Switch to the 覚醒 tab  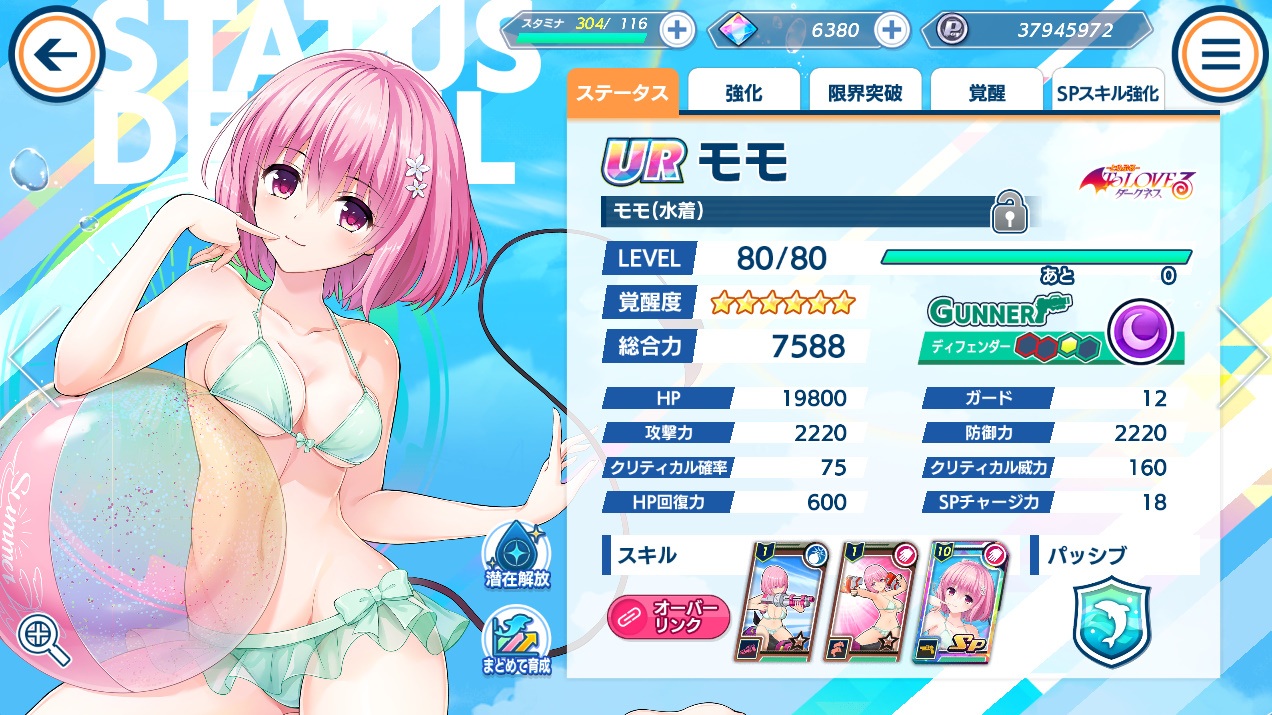tap(986, 93)
